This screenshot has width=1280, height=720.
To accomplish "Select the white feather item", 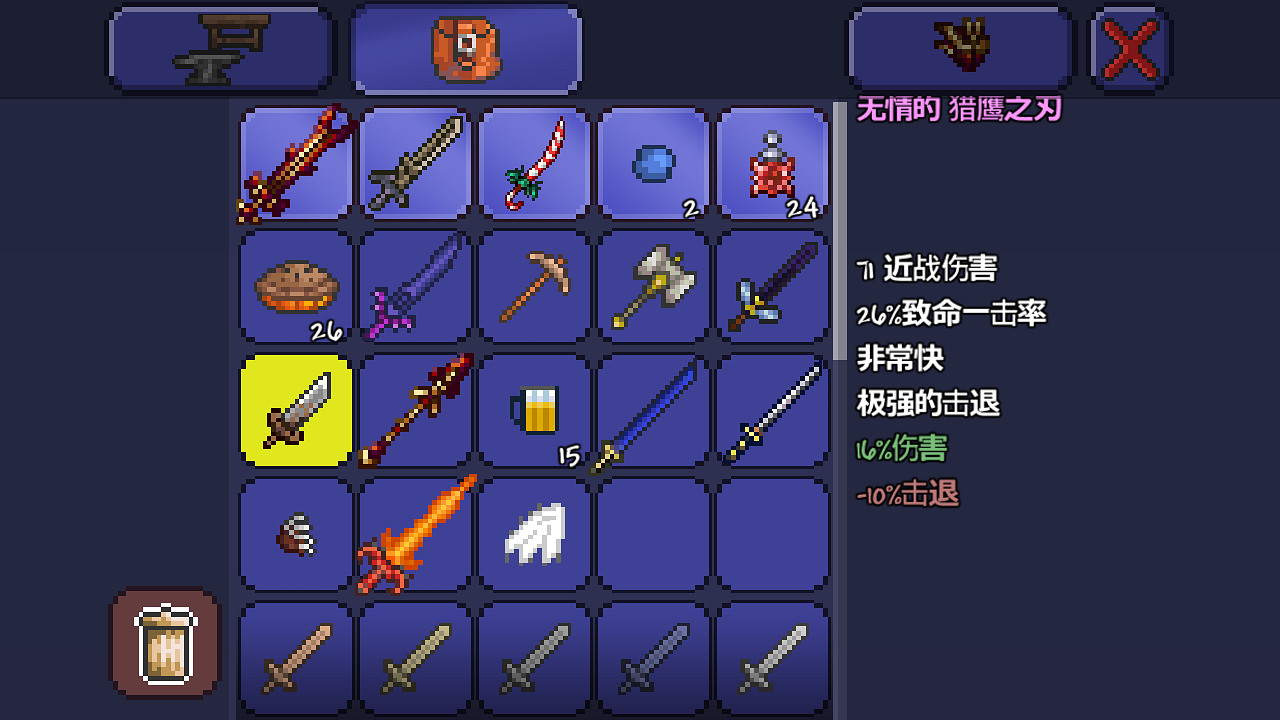I will (x=533, y=535).
